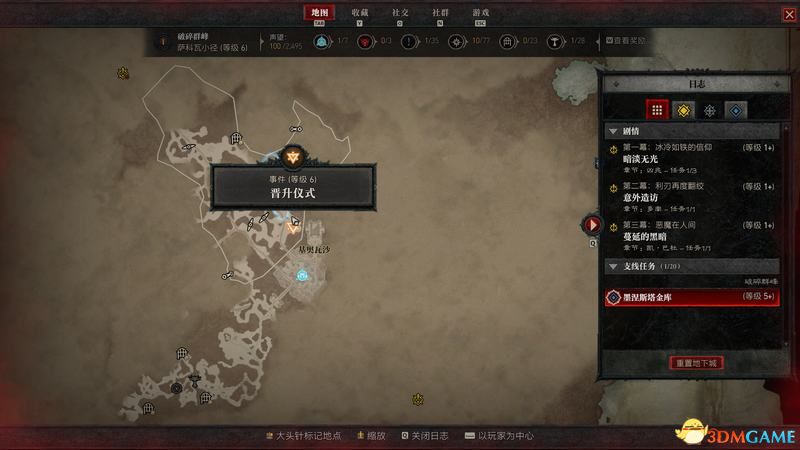Open the 收藏 (Collection) tab
800x450 pixels.
[x=361, y=13]
